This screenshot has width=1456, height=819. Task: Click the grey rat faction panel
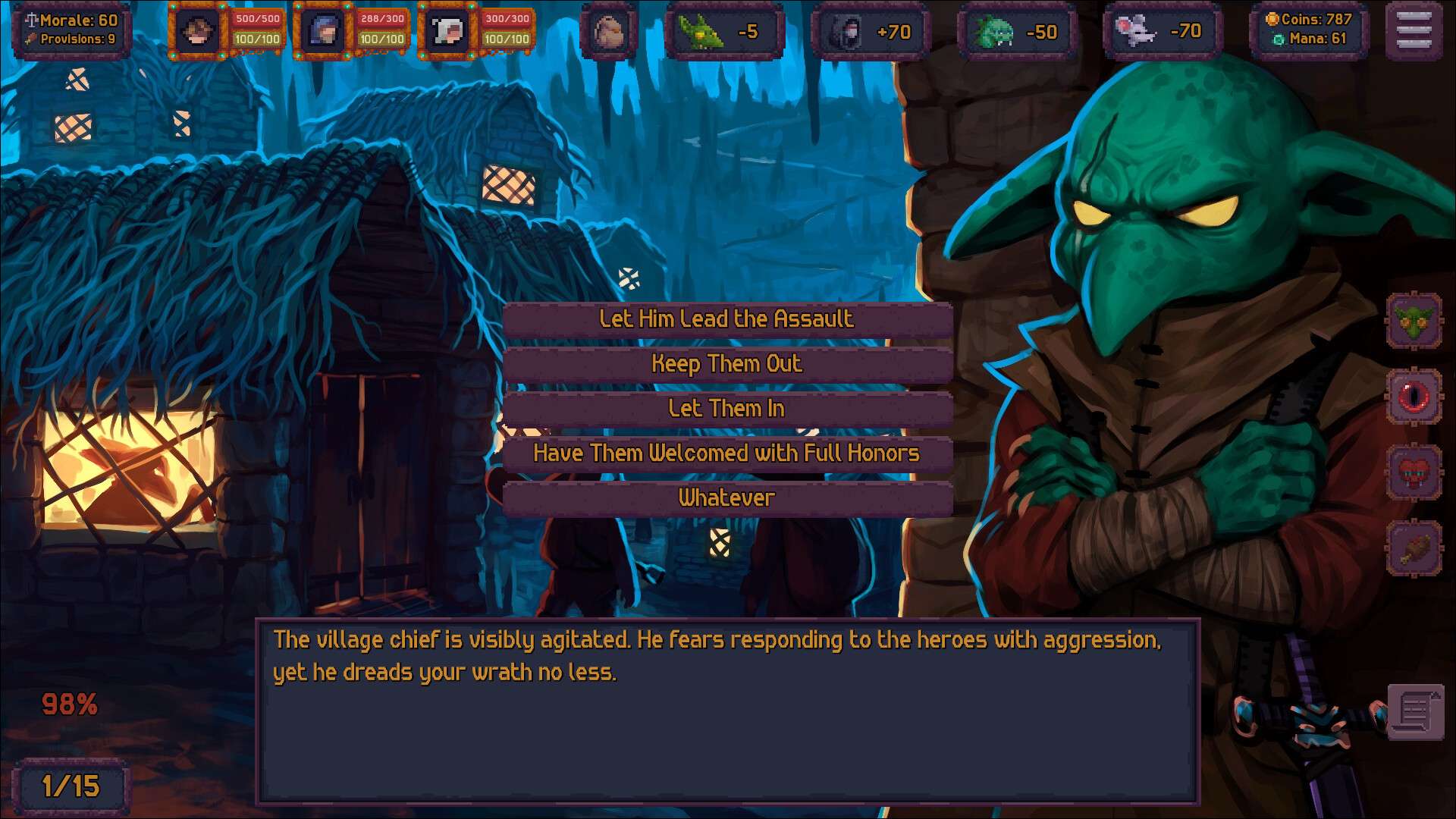pos(1163,32)
